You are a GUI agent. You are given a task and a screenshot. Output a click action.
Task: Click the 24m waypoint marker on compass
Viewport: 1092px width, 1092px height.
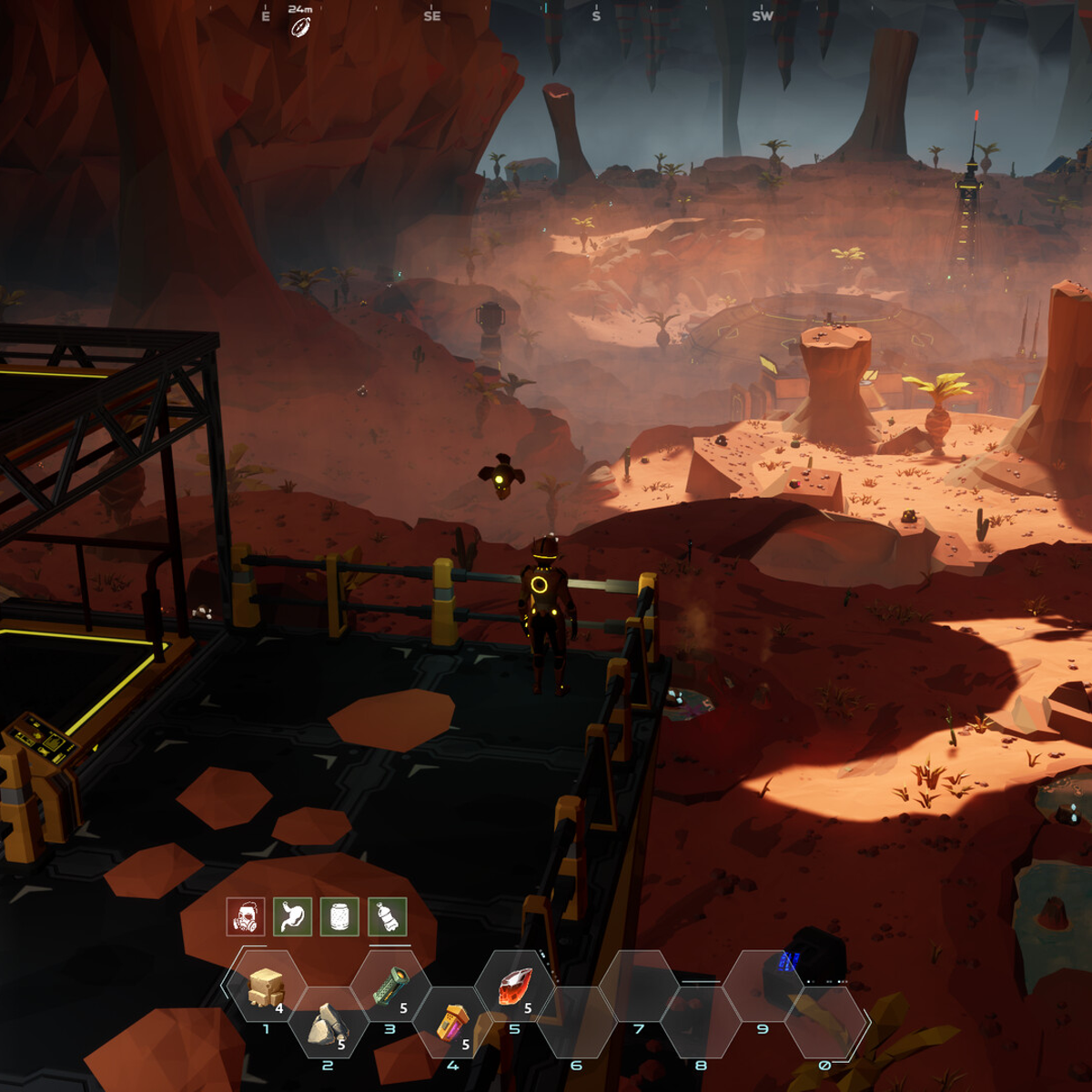pyautogui.click(x=300, y=27)
